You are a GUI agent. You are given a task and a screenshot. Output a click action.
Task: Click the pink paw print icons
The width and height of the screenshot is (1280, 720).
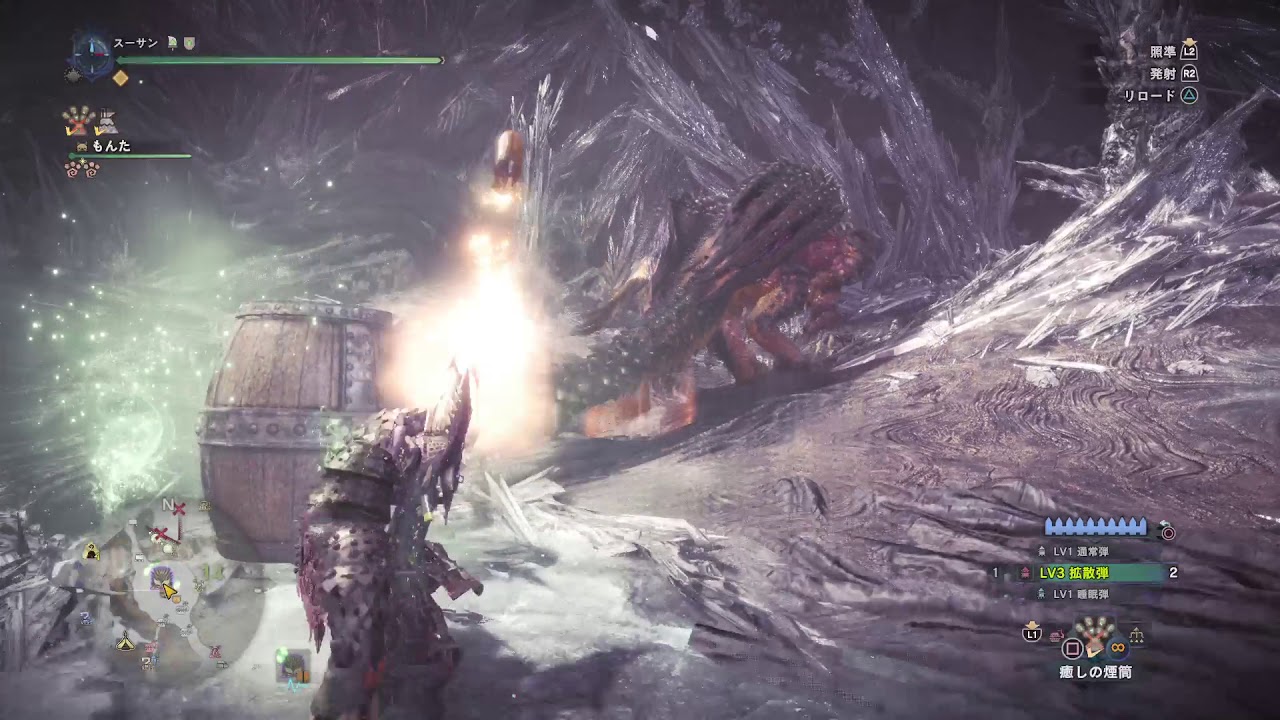click(83, 170)
